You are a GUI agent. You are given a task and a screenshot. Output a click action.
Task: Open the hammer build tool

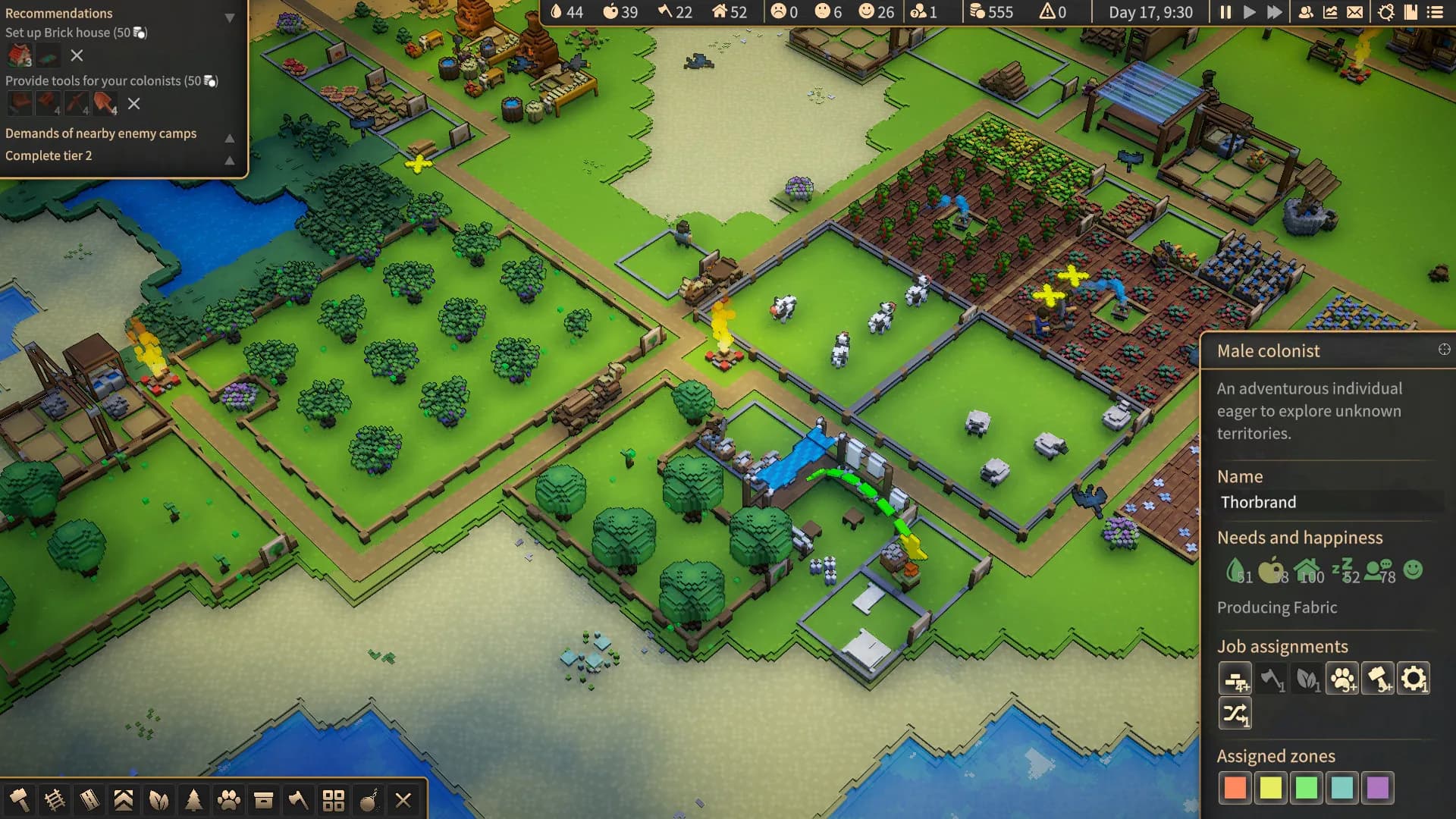coord(19,799)
